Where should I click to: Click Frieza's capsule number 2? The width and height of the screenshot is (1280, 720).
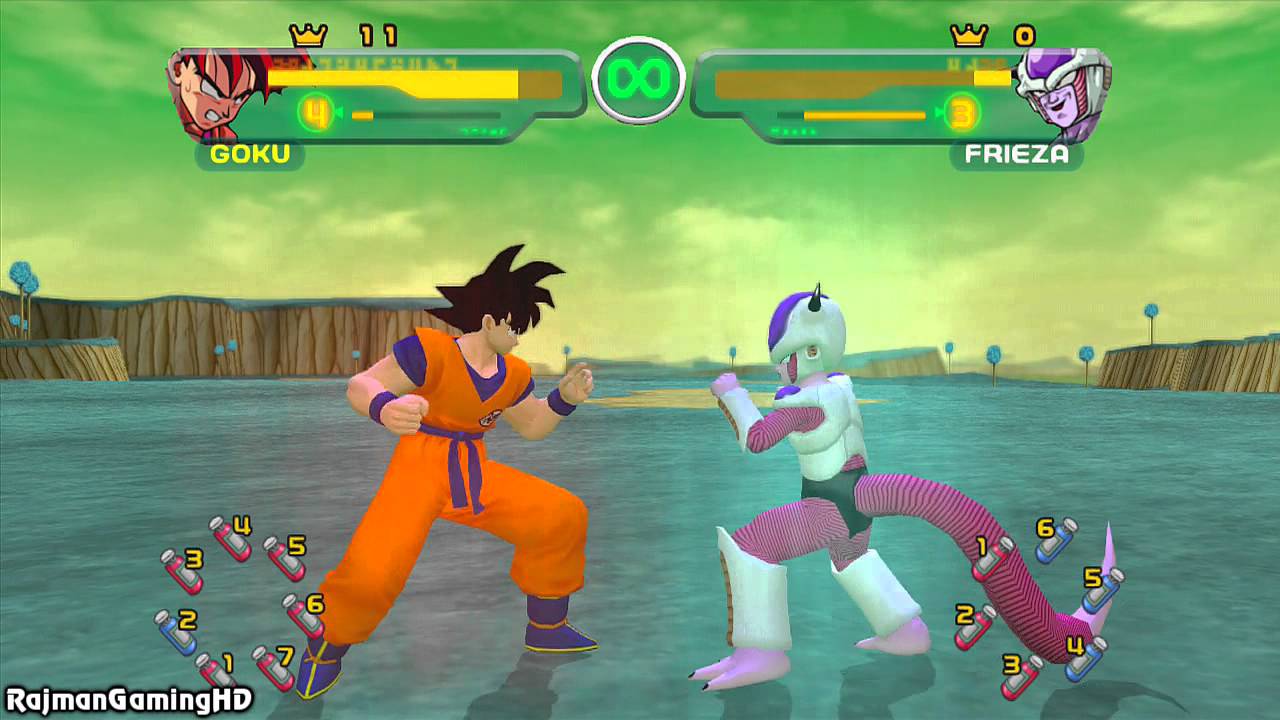coord(975,625)
